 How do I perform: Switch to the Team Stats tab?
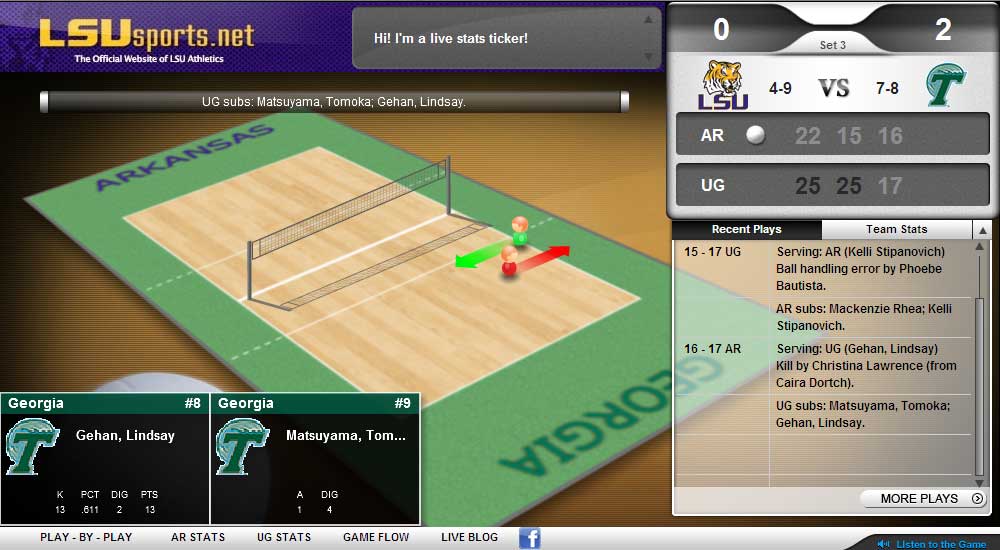click(896, 229)
